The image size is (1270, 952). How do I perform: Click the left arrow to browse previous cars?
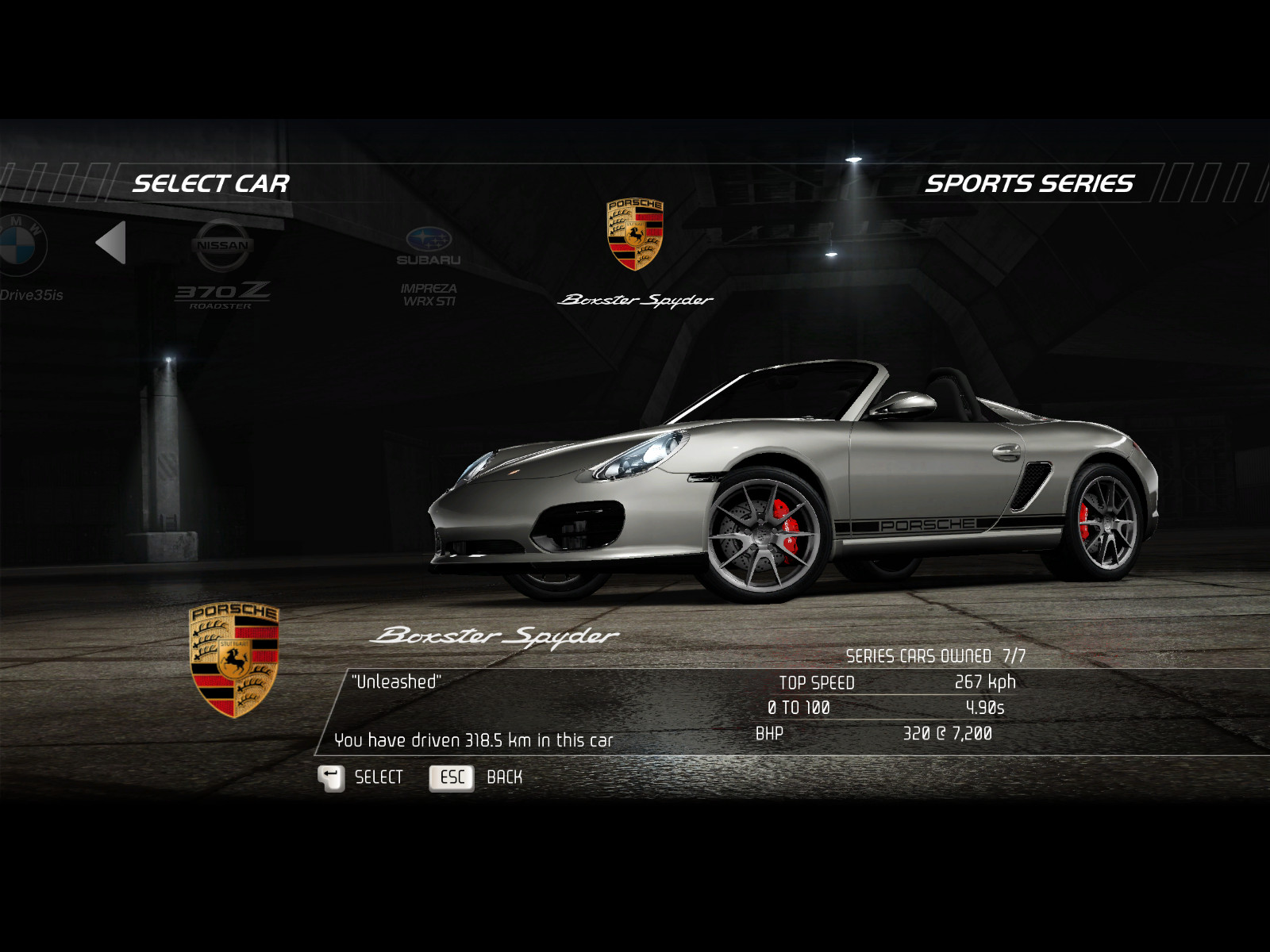point(112,243)
